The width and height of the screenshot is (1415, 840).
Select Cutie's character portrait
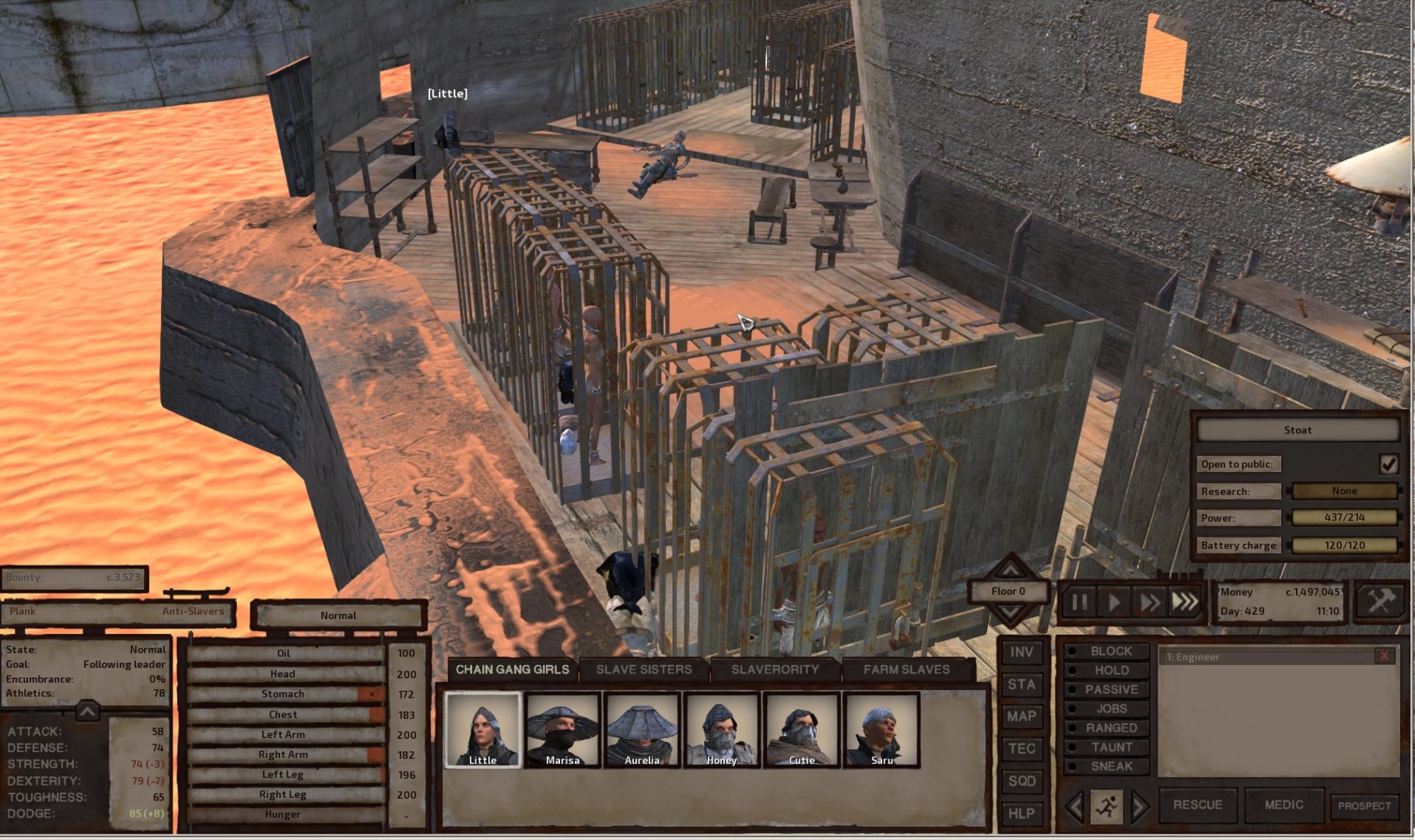pos(800,732)
